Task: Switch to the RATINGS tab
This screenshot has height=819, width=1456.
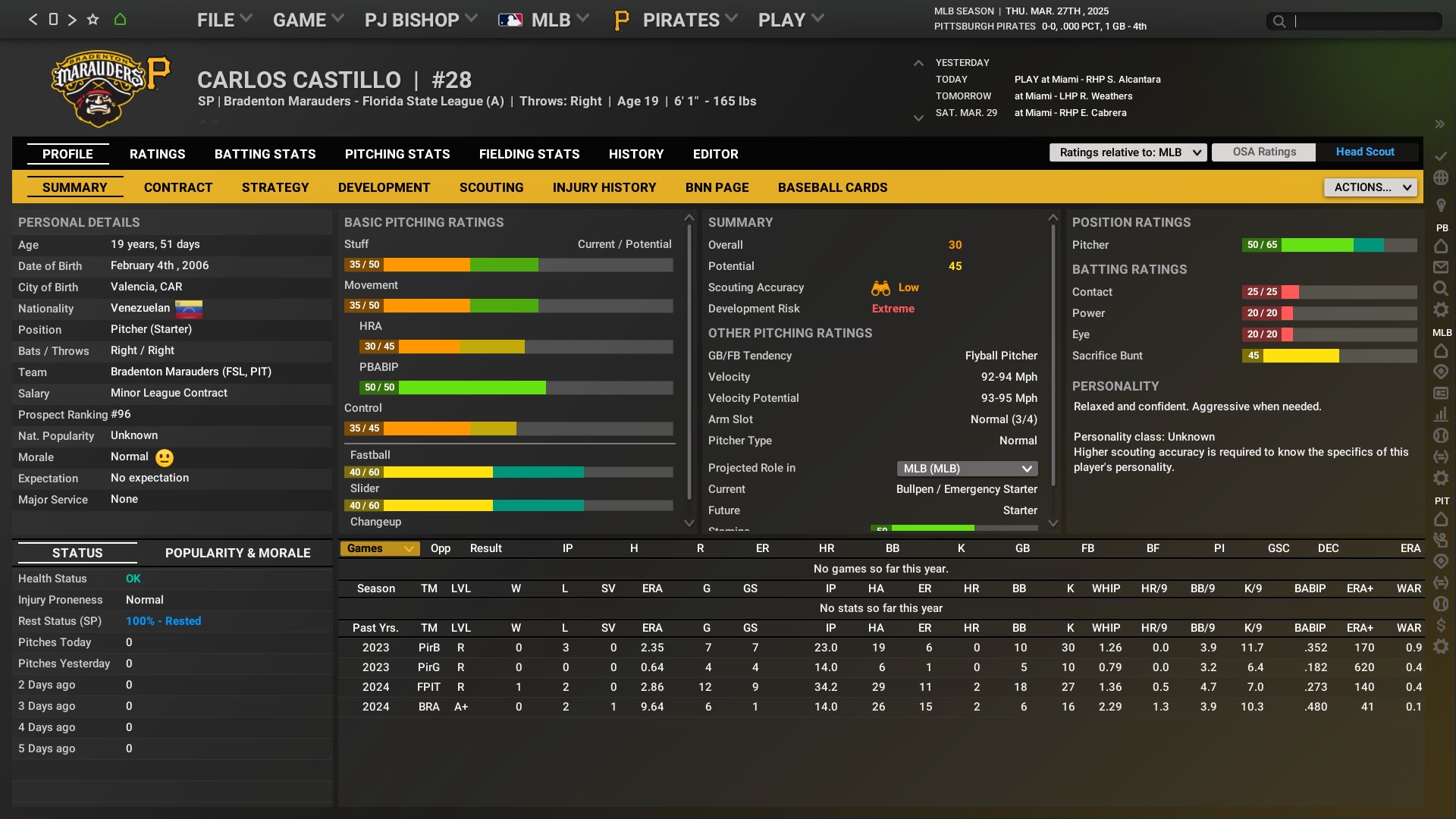Action: coord(157,154)
